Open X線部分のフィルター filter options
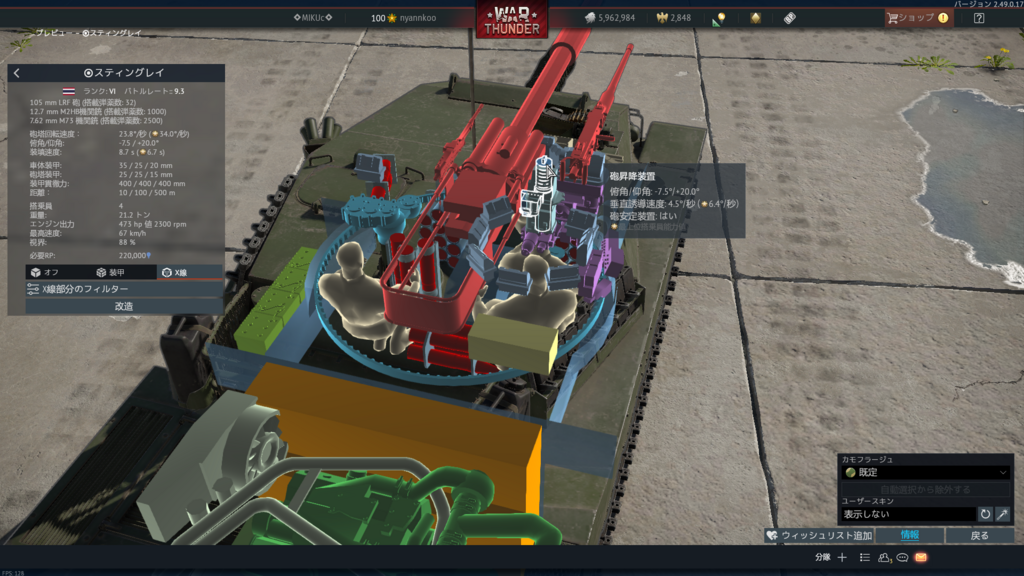Screen dimensions: 1024x576 [115, 289]
